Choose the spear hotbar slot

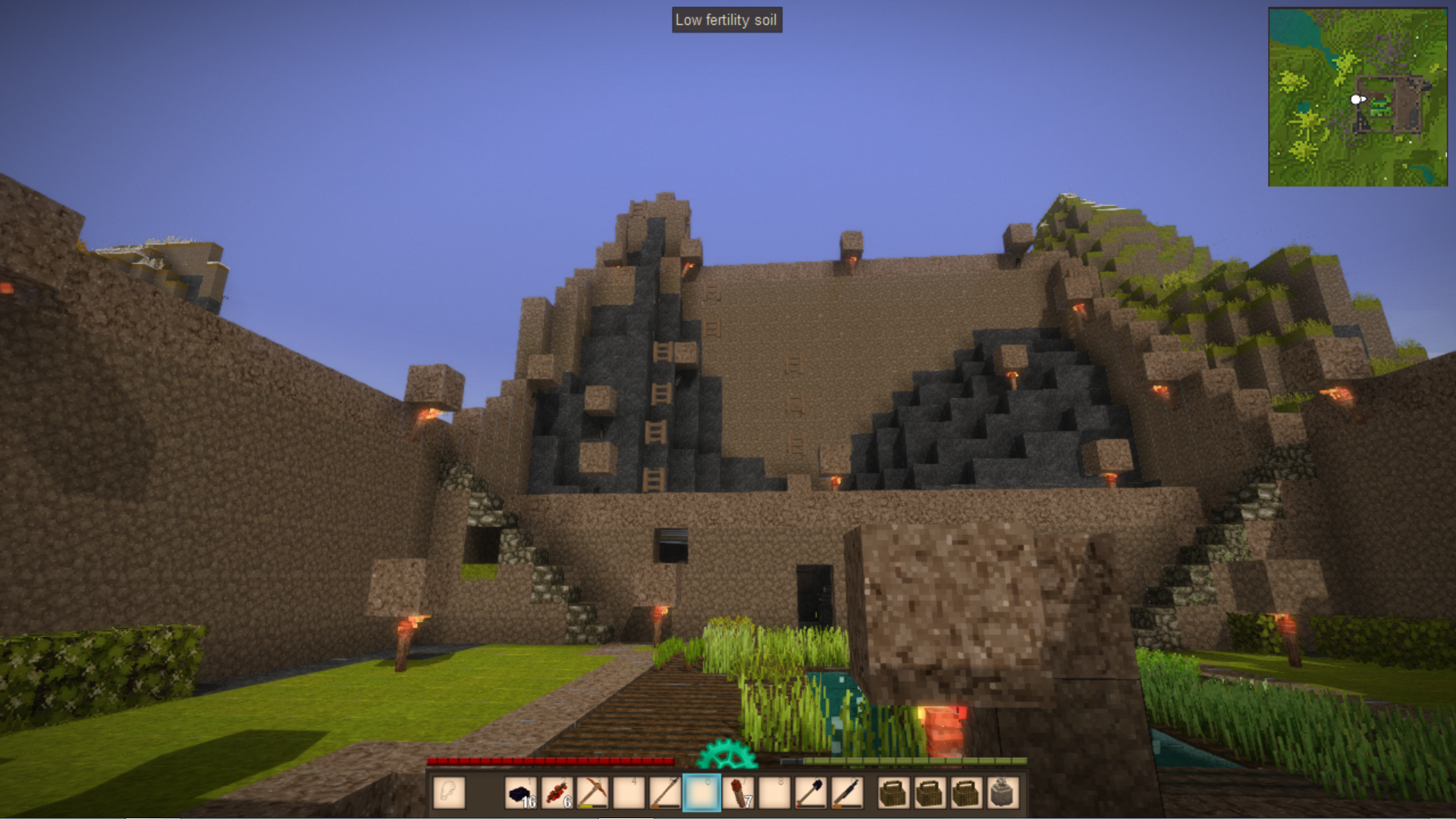(665, 793)
